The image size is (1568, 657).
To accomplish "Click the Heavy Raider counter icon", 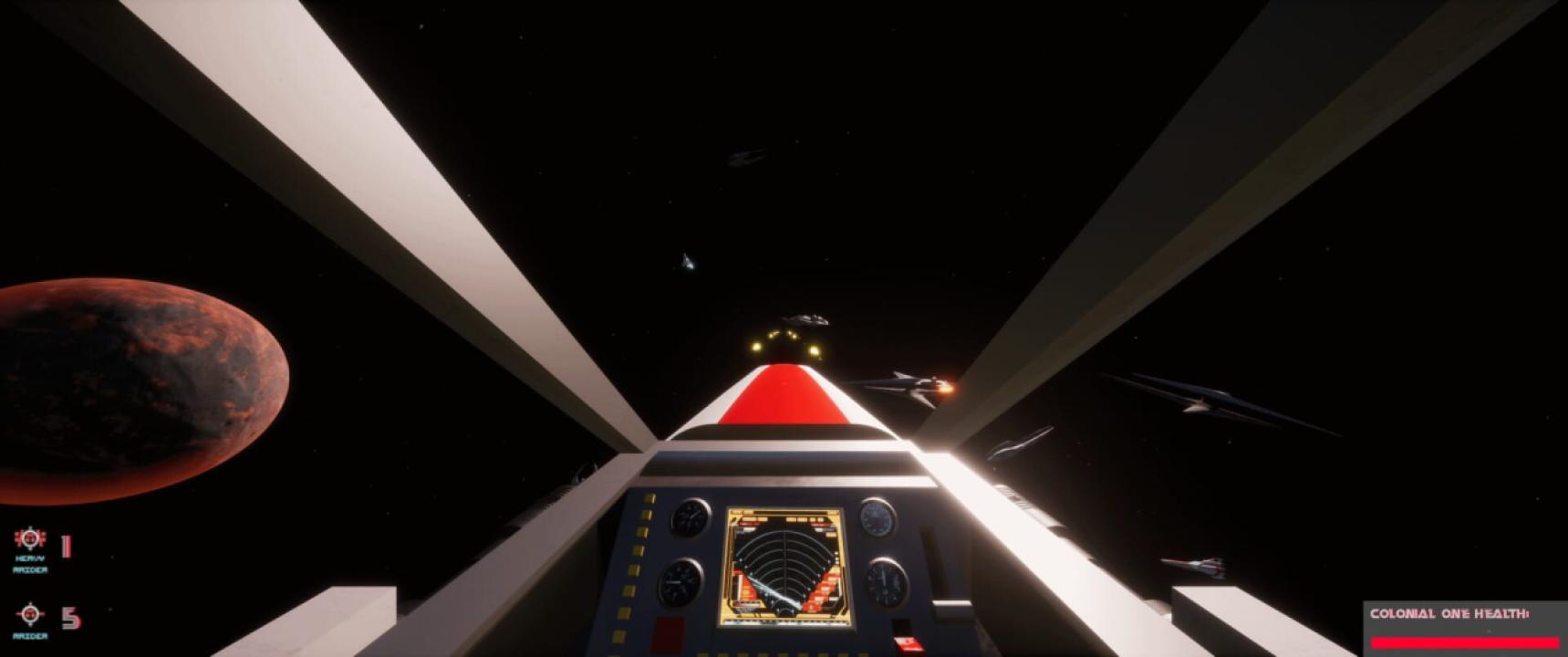I will (30, 539).
